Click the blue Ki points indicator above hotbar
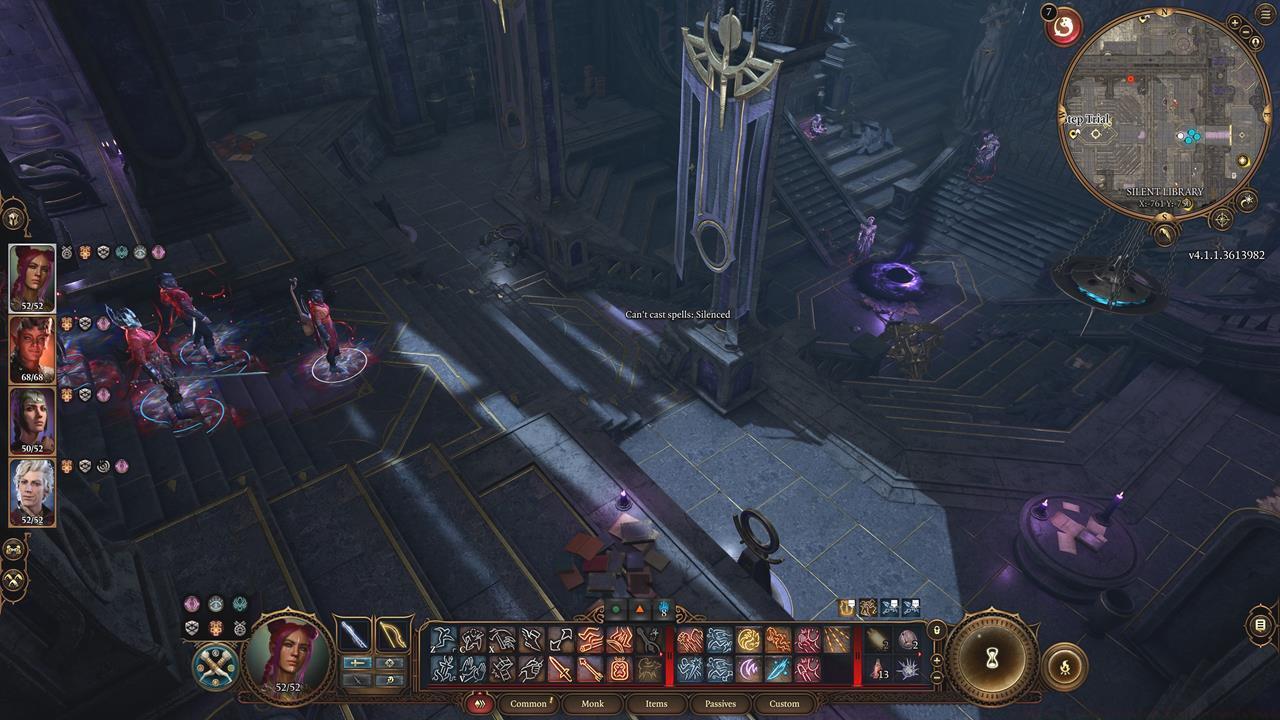 click(x=661, y=609)
